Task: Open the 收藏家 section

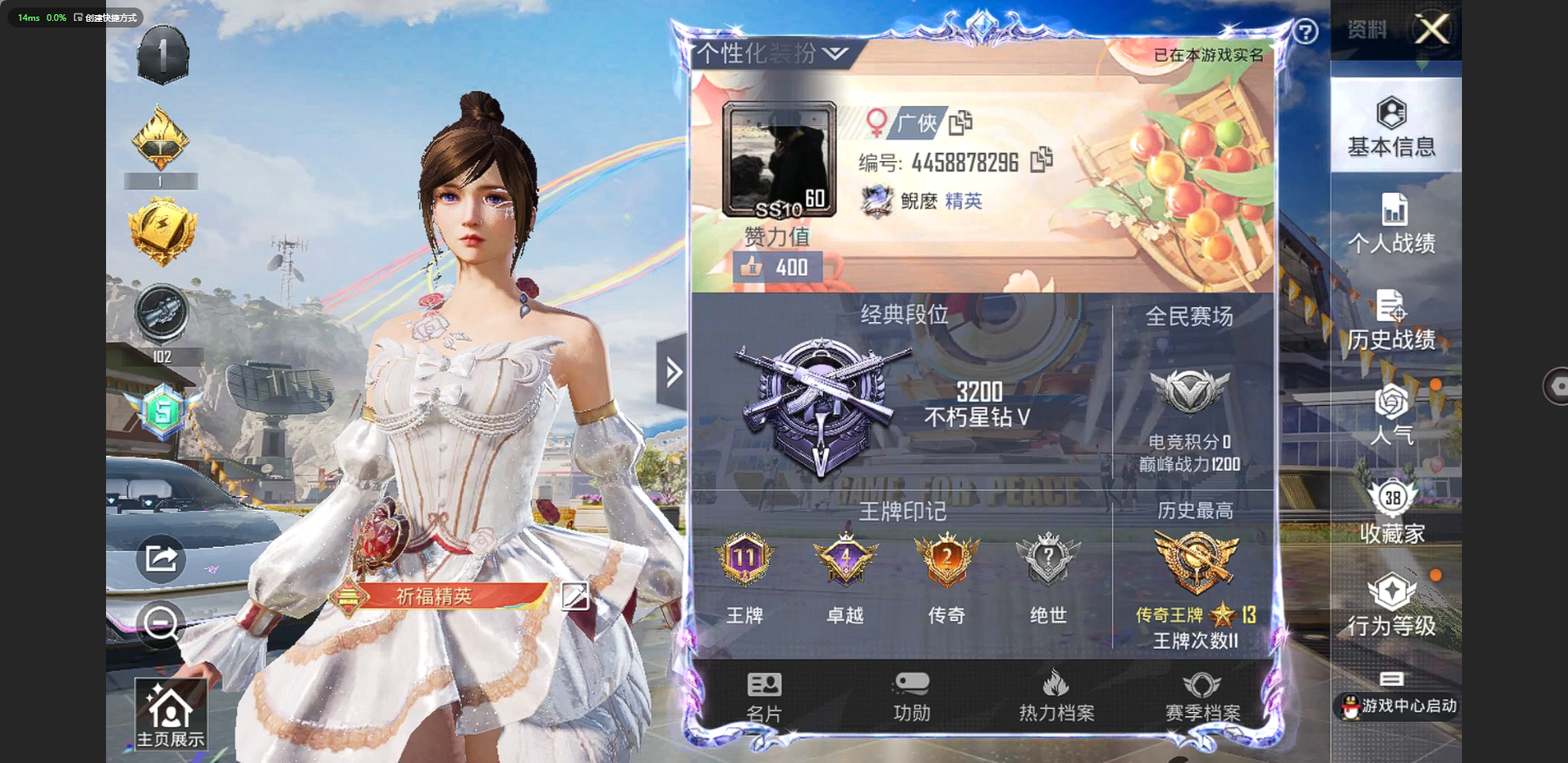Action: point(1392,513)
